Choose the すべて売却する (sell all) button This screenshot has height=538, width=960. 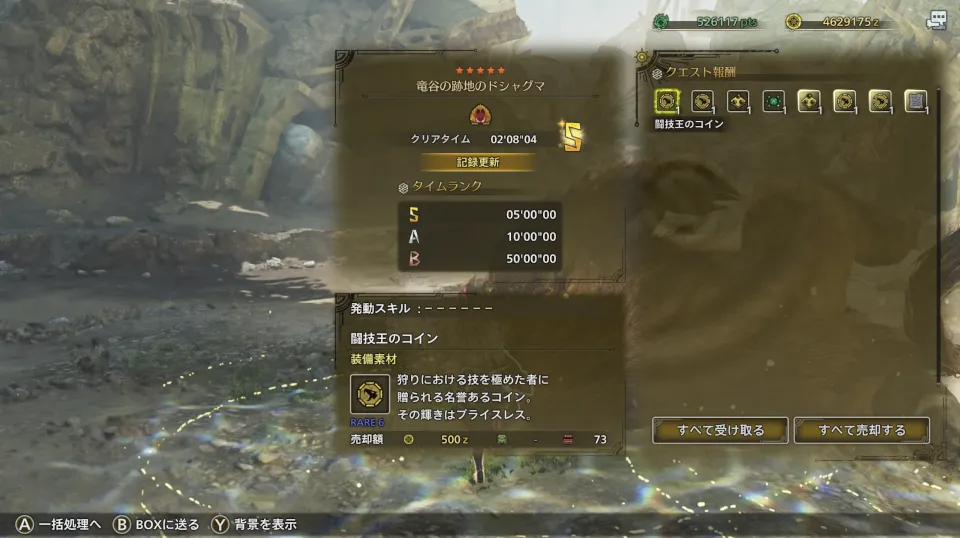[x=861, y=431]
